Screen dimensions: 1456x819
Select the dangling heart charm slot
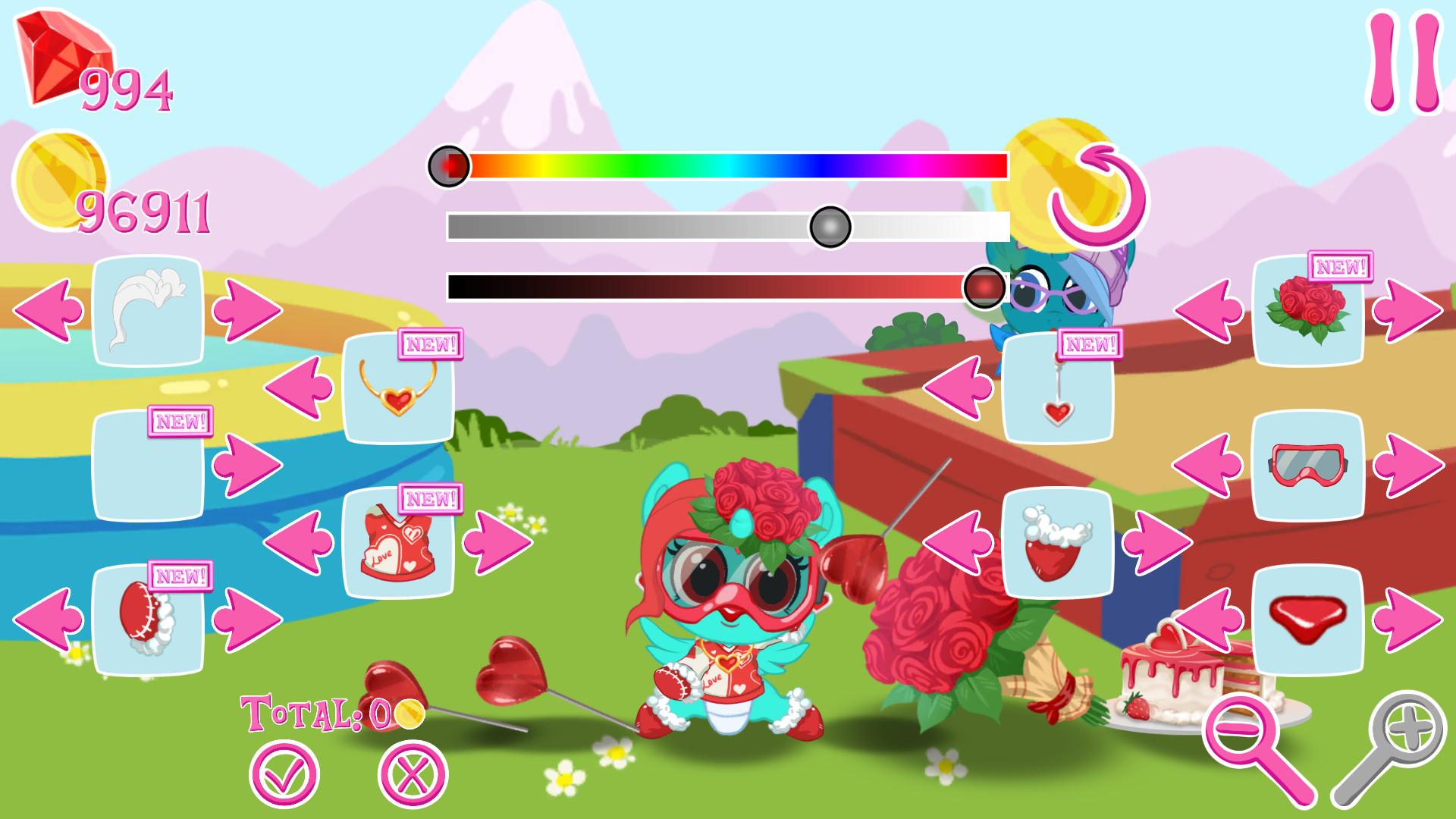(1062, 387)
